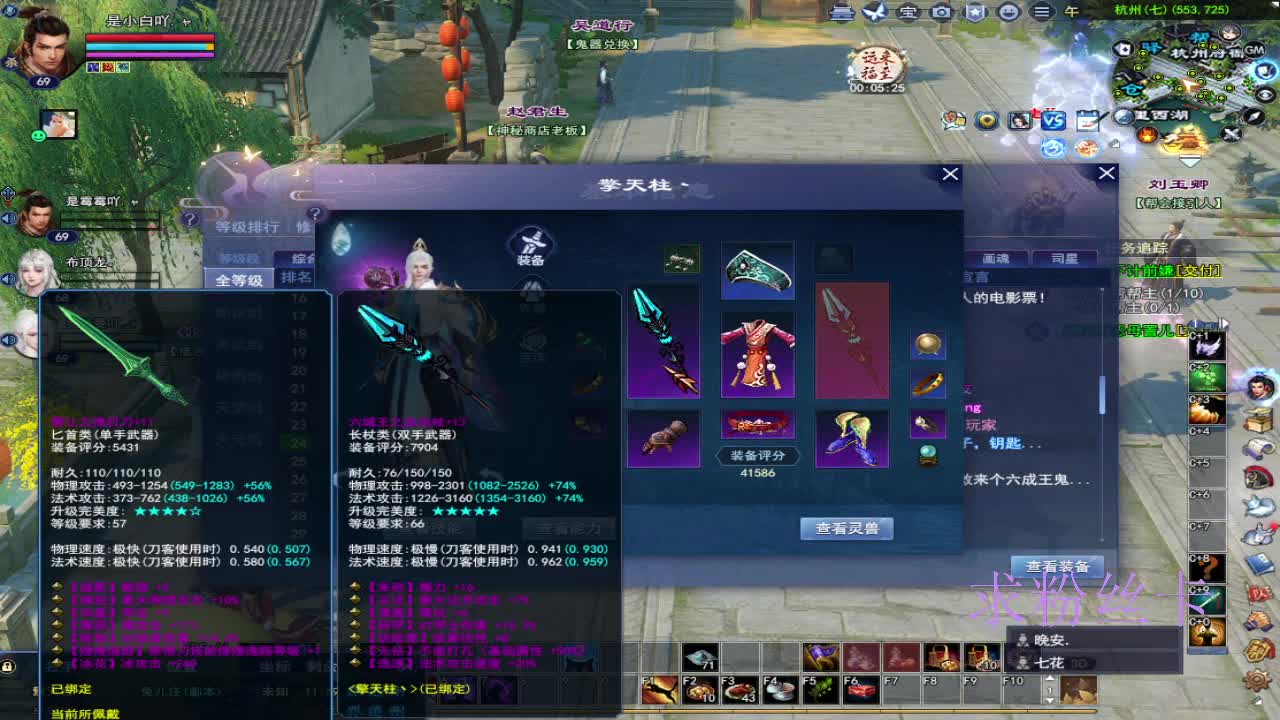
Task: Click the smiley emoticon icon on the top bar
Action: coord(1007,11)
